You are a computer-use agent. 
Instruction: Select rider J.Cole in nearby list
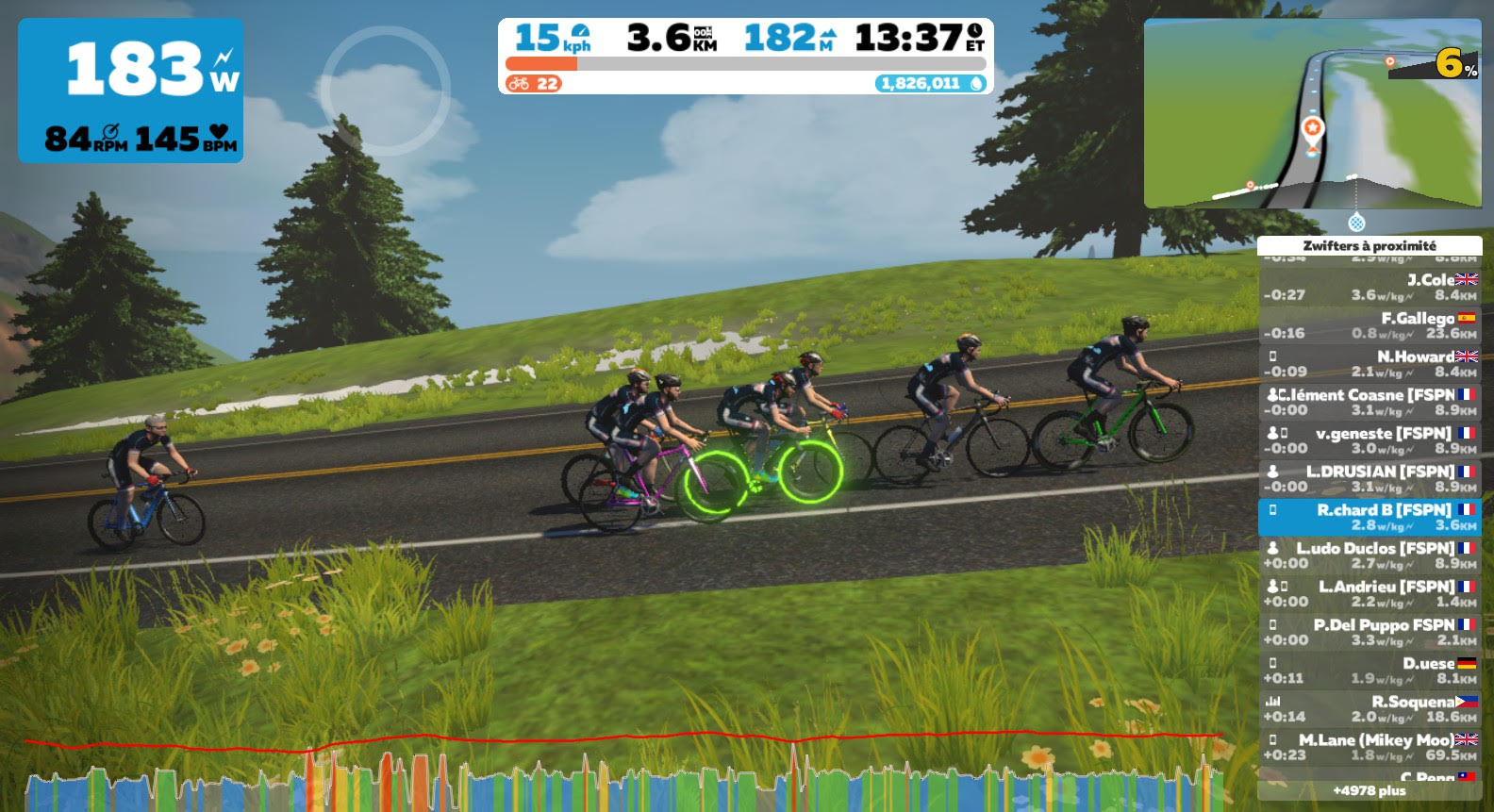(1369, 287)
